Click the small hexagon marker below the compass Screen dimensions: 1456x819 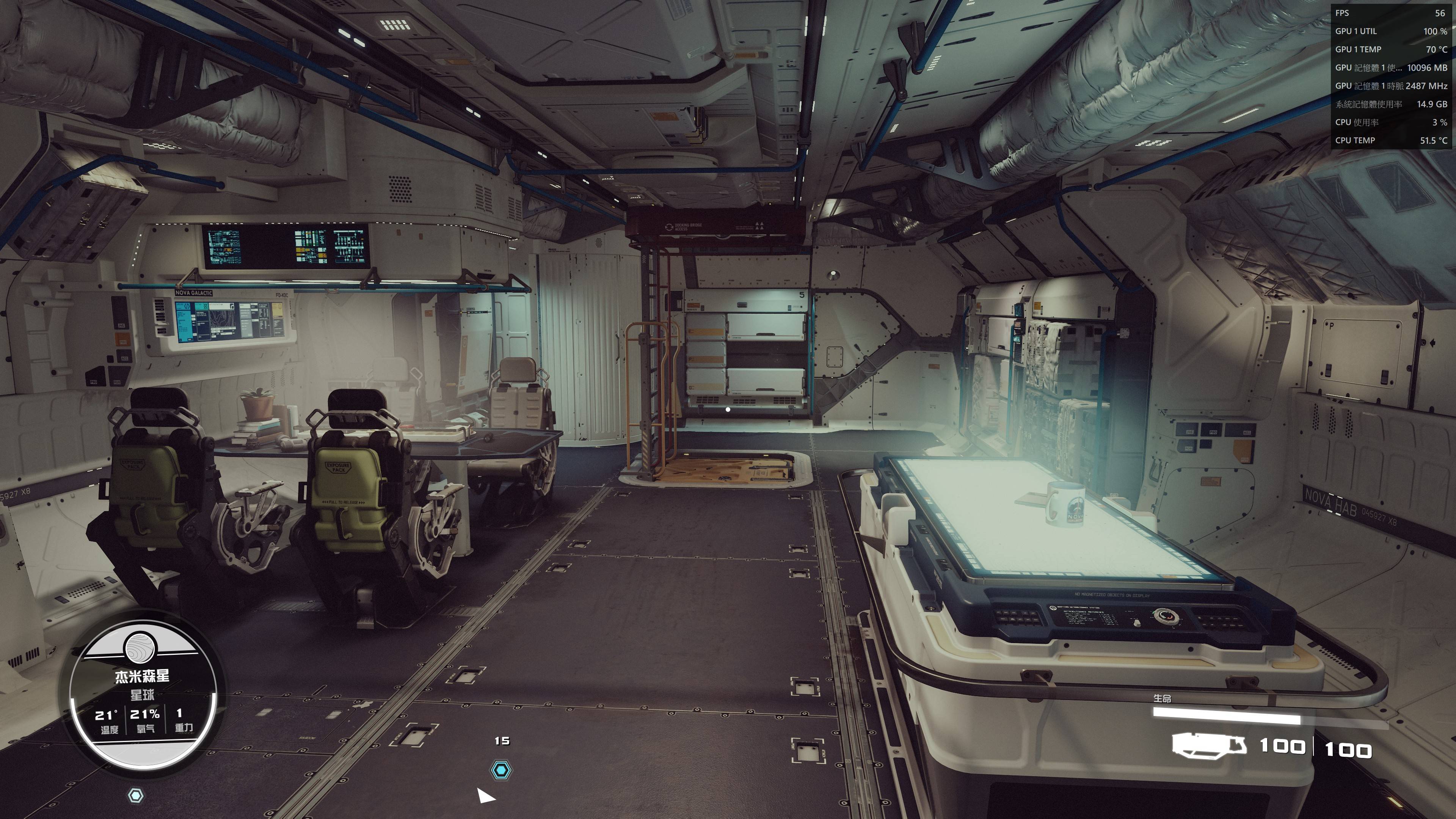(x=136, y=796)
